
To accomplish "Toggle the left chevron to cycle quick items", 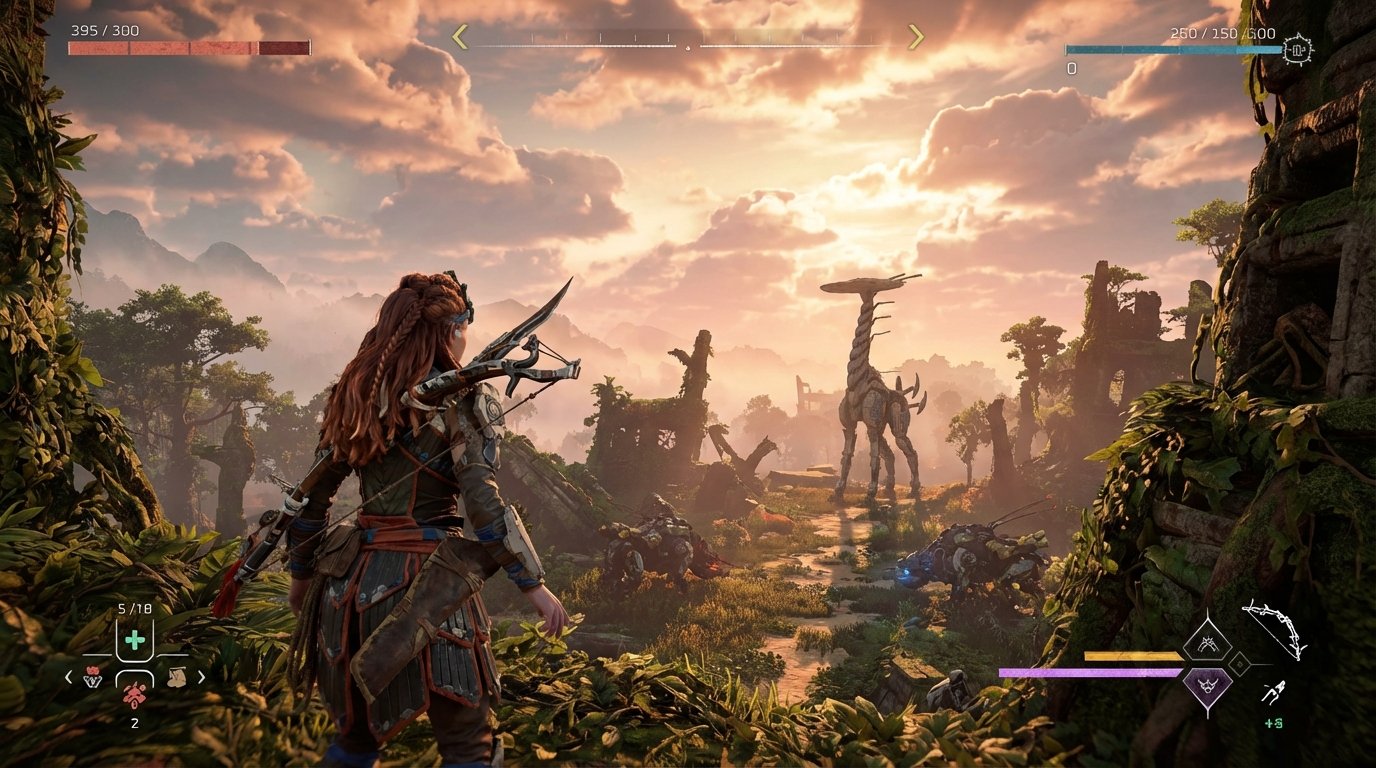I will 67,678.
